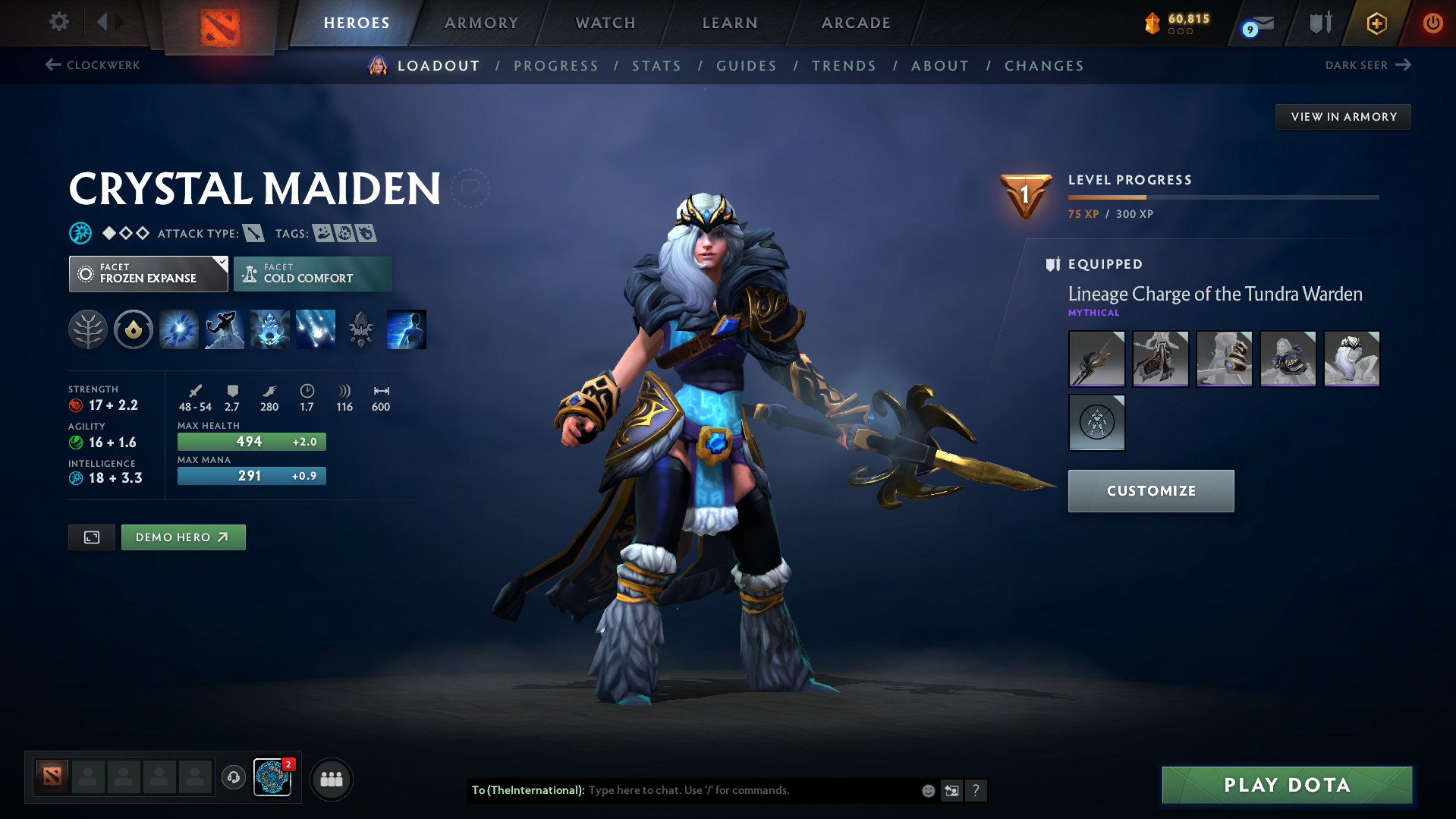Open the talent tree icon
This screenshot has width=1456, height=819.
87,329
